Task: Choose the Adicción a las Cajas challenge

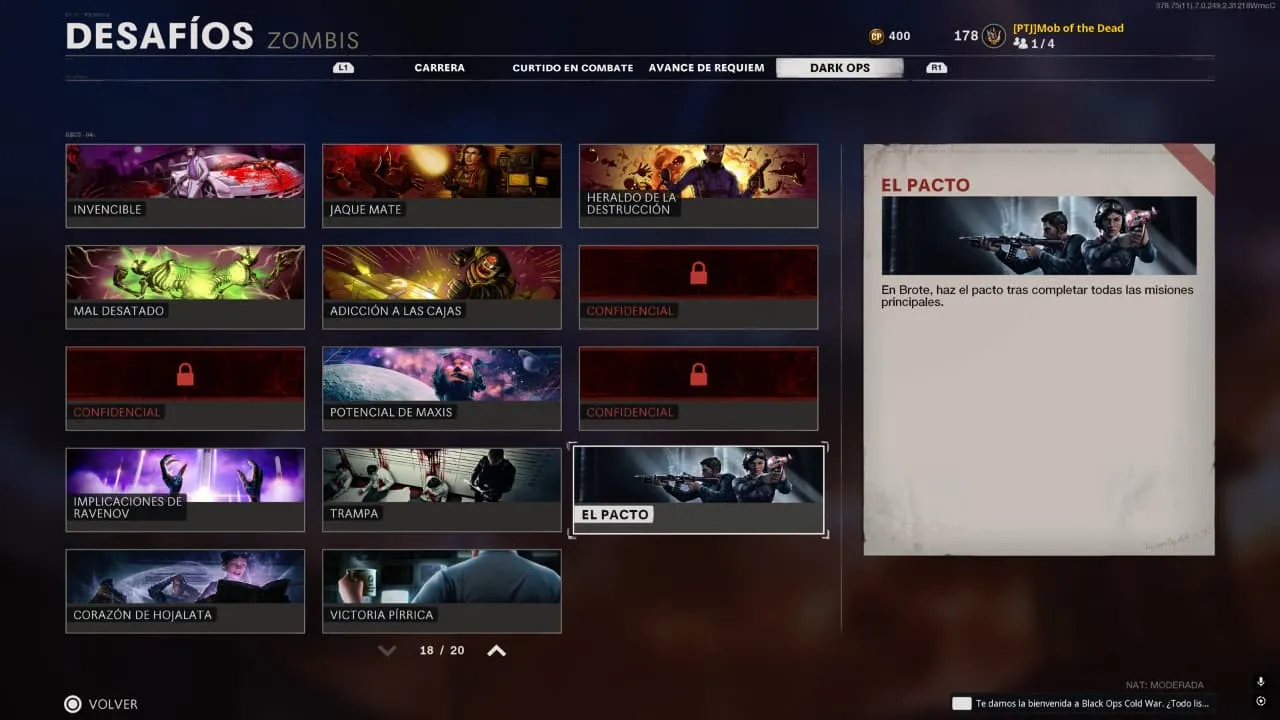Action: tap(441, 287)
